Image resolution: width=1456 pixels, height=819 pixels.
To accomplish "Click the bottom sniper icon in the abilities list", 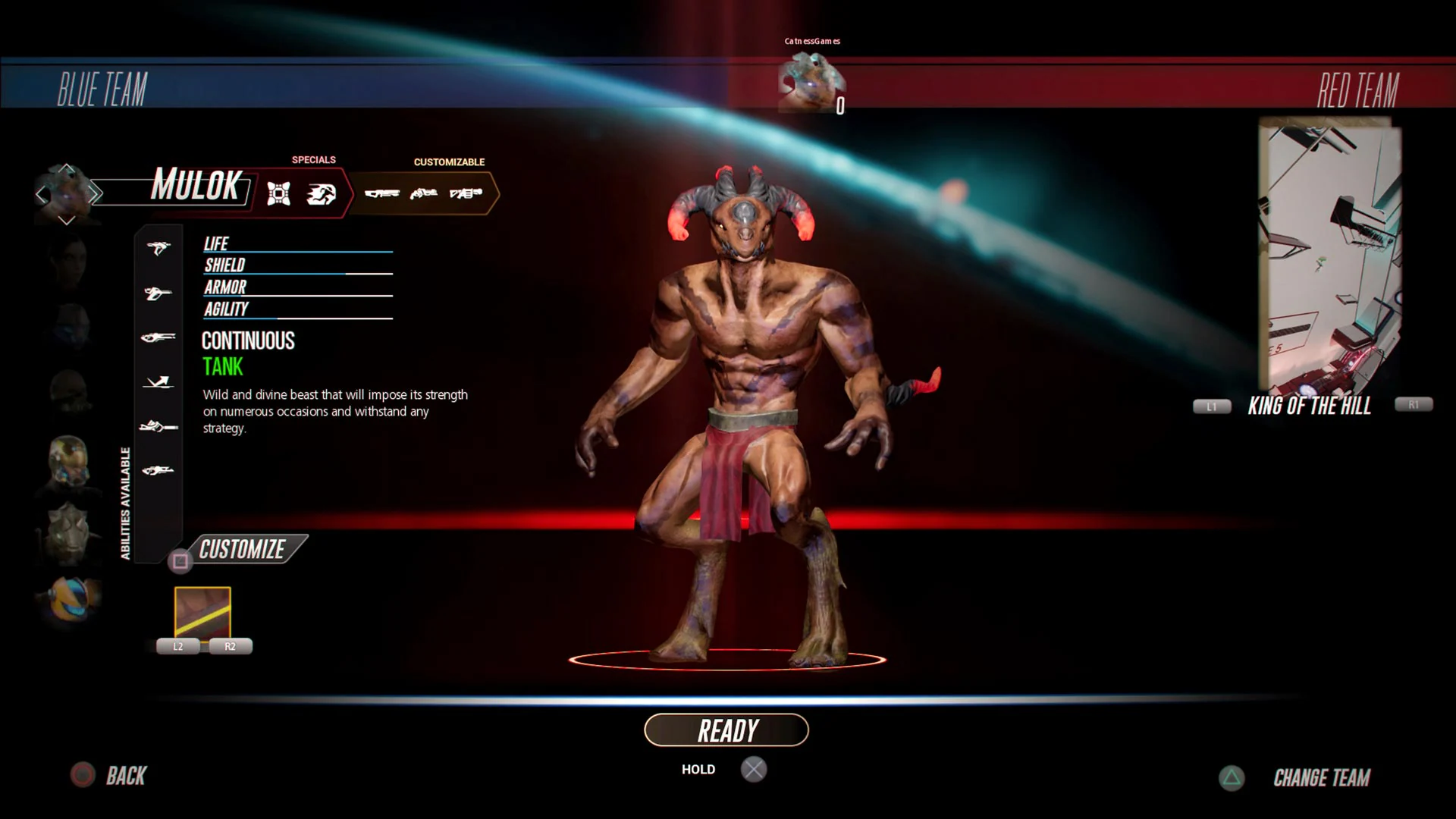I will click(x=157, y=469).
